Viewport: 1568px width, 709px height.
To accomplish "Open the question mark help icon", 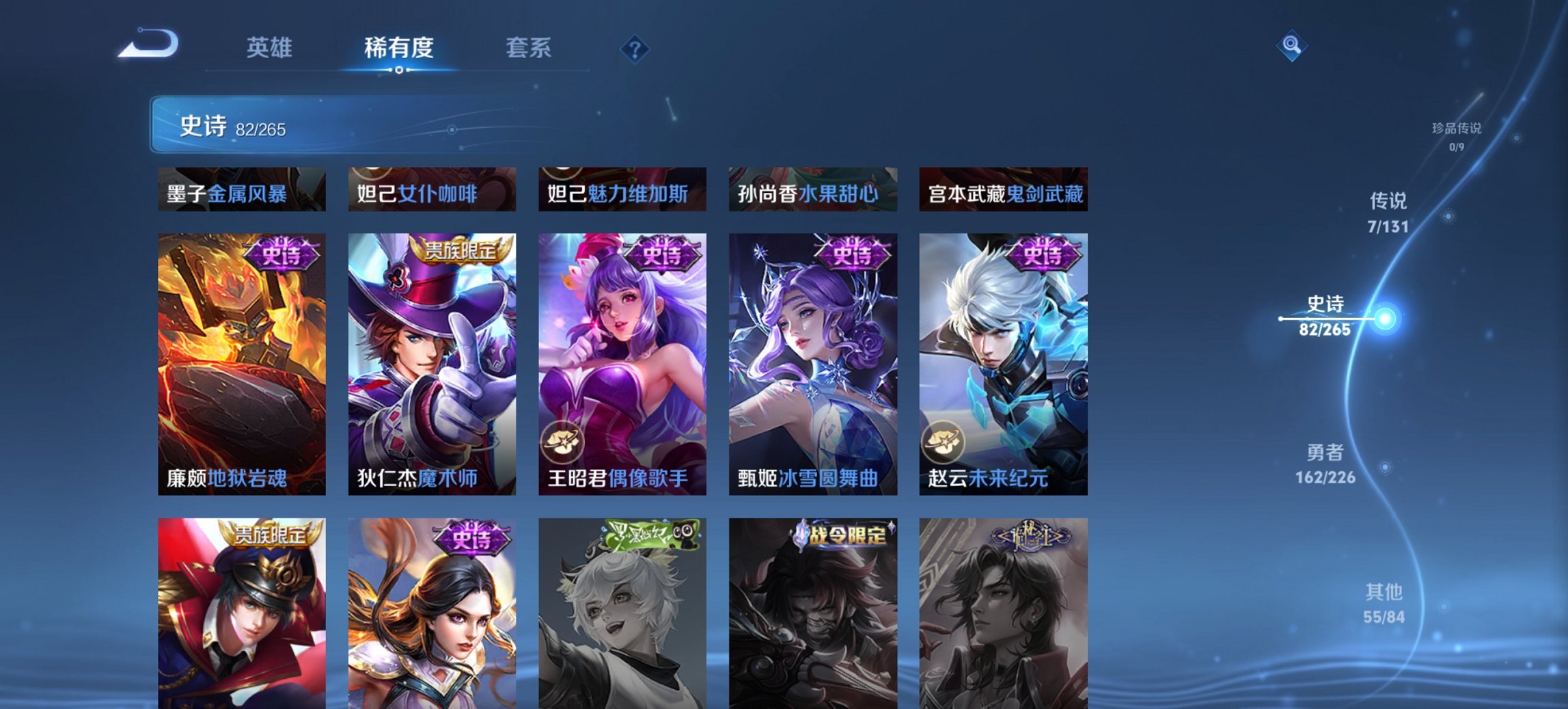I will (635, 48).
